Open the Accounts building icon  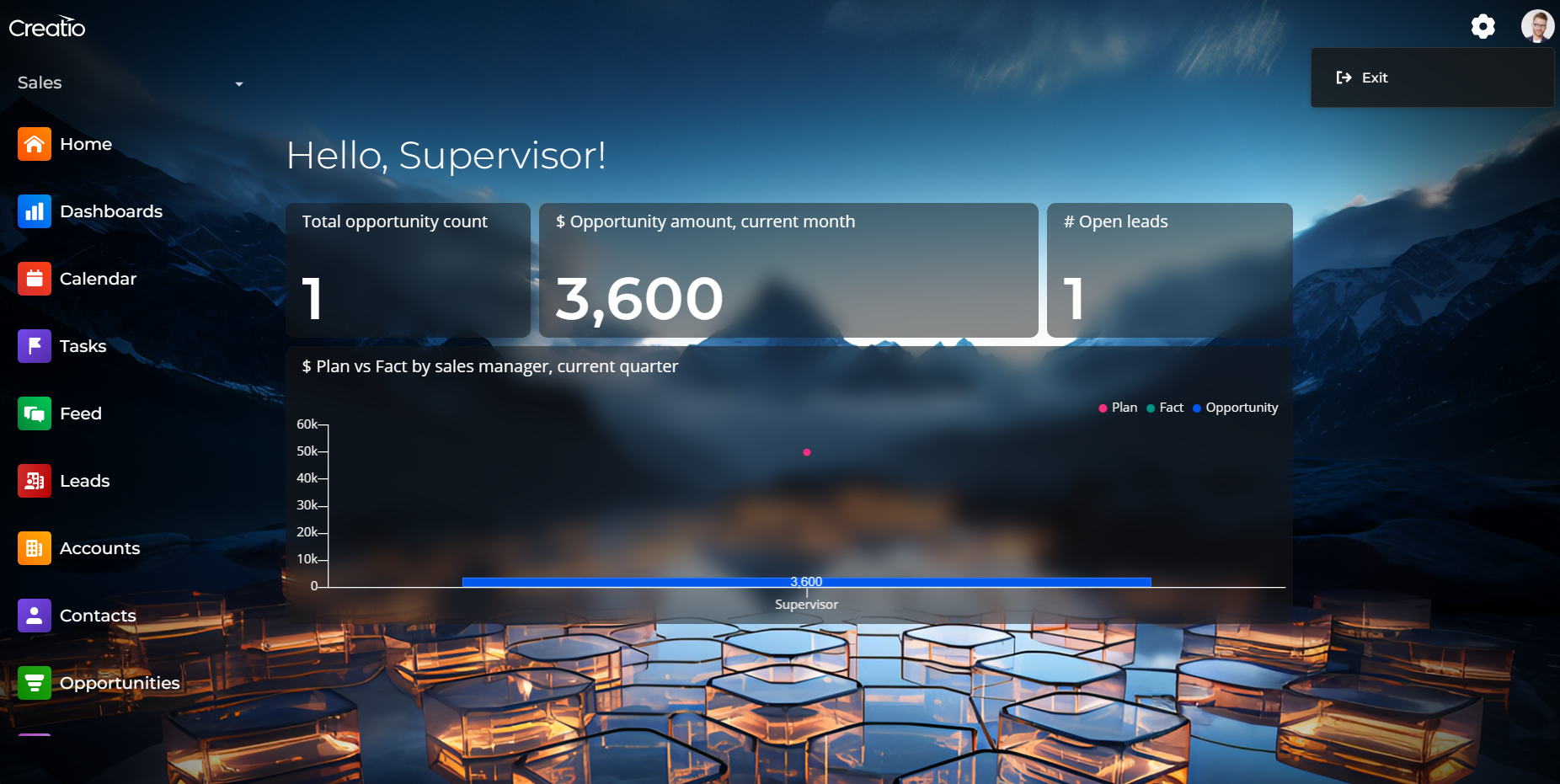tap(35, 548)
